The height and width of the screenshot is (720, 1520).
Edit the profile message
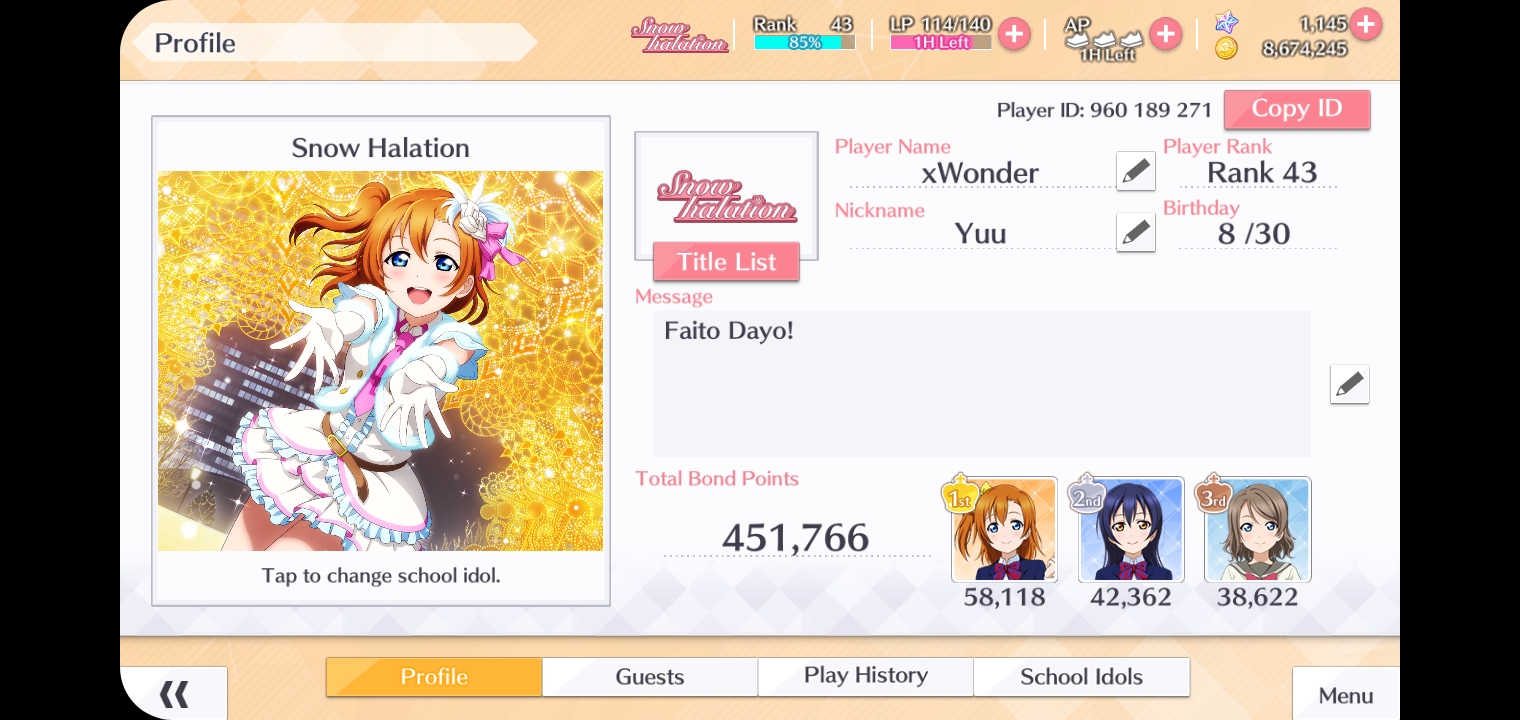pyautogui.click(x=1349, y=384)
